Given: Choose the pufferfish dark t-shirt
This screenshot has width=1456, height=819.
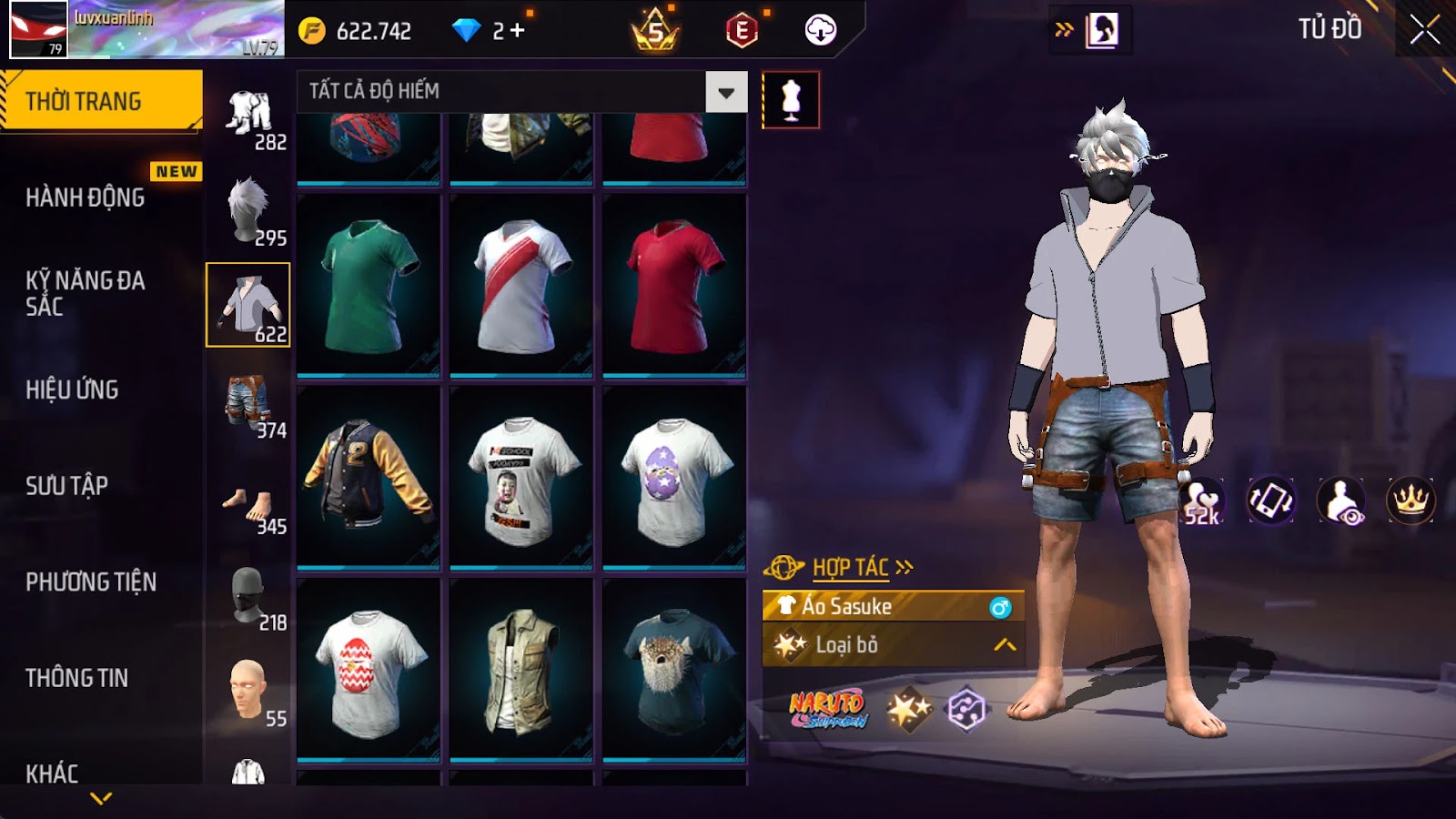Looking at the screenshot, I should [674, 670].
